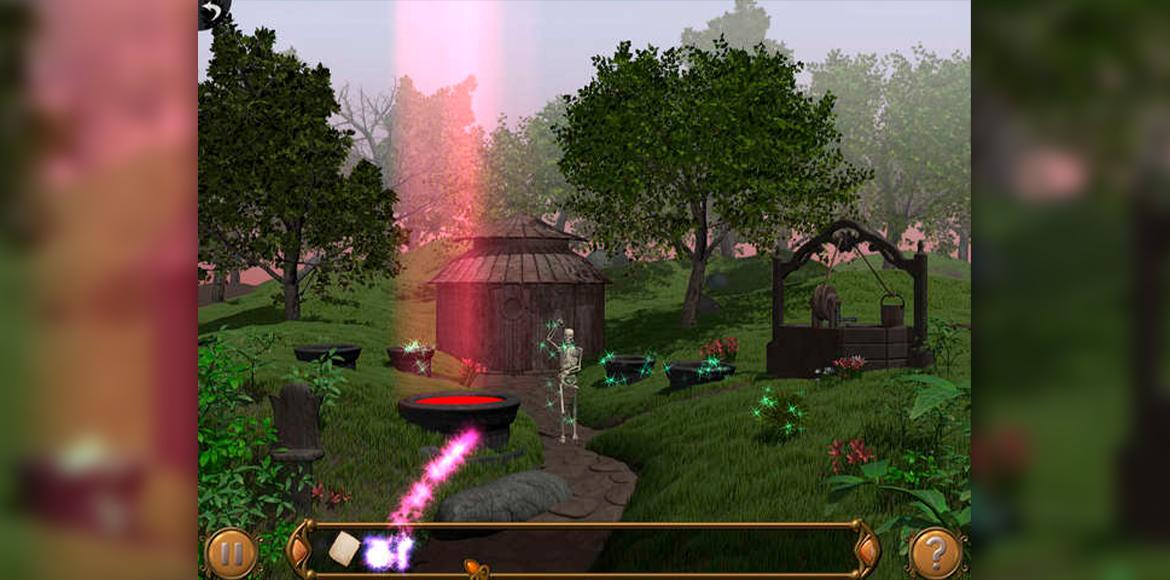The width and height of the screenshot is (1170, 580).
Task: Select the white paper item in inventory
Action: pyautogui.click(x=344, y=548)
